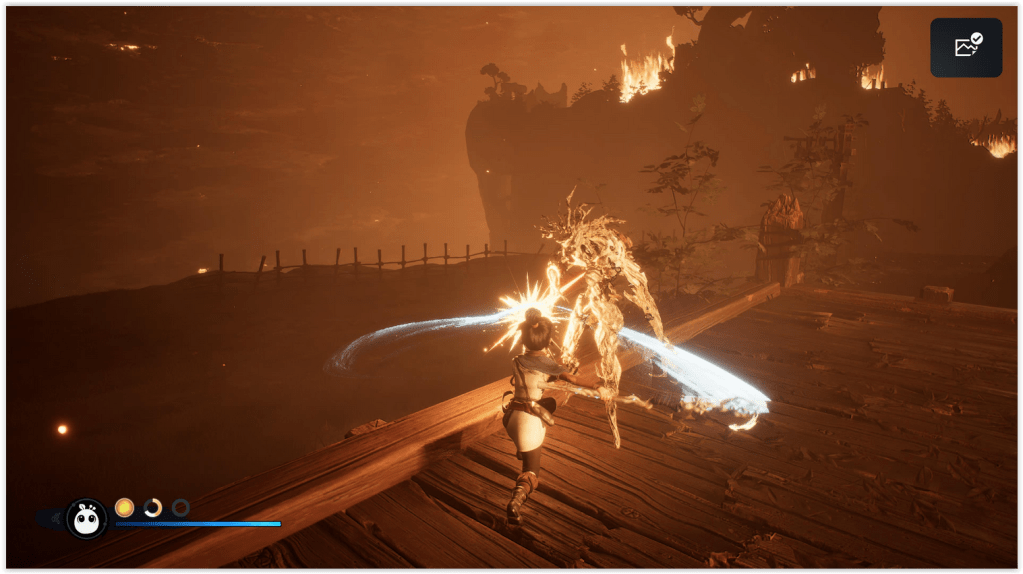Select the white Rot companion portrait

[87, 518]
